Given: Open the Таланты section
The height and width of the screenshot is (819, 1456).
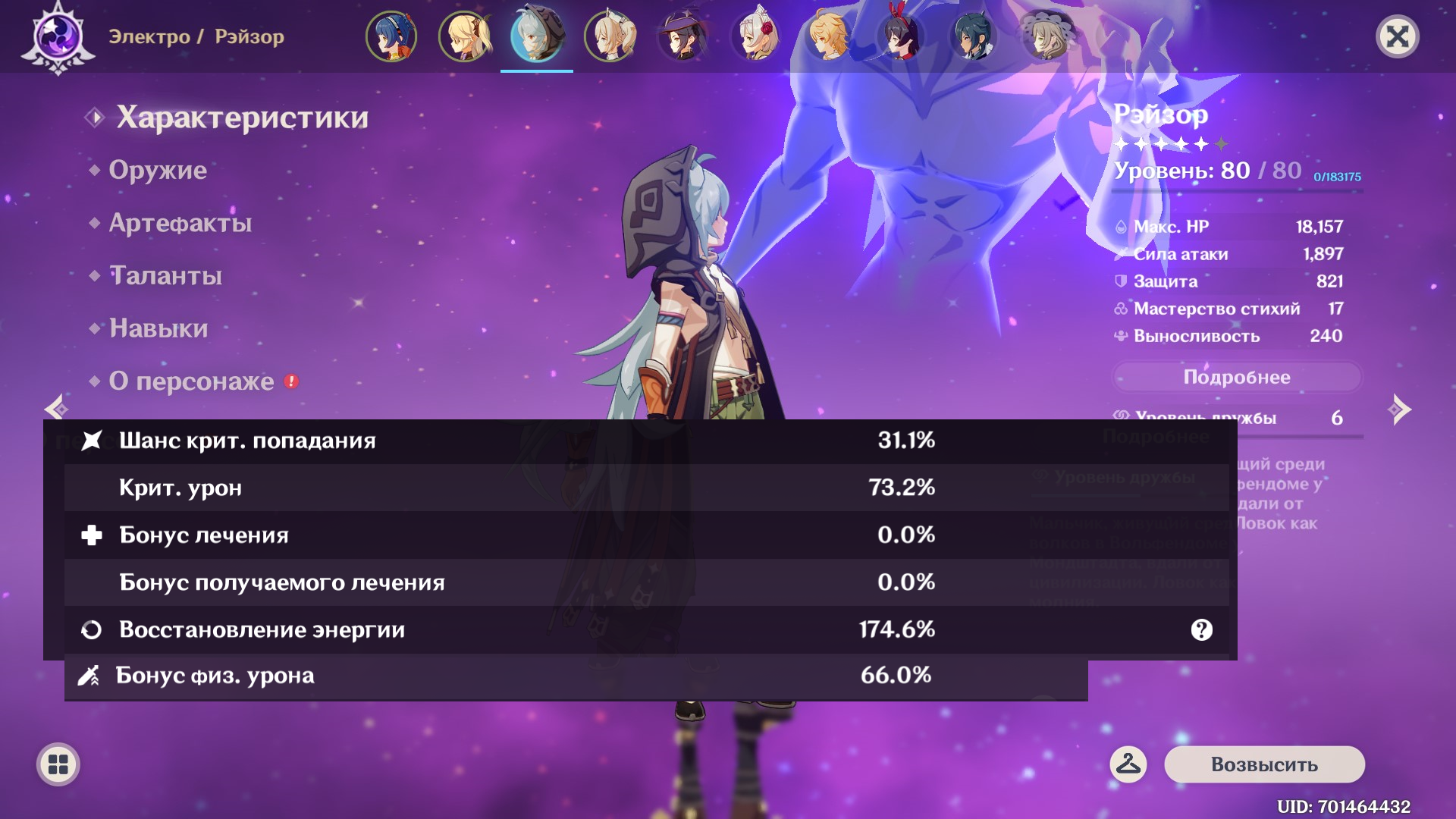Looking at the screenshot, I should (166, 275).
